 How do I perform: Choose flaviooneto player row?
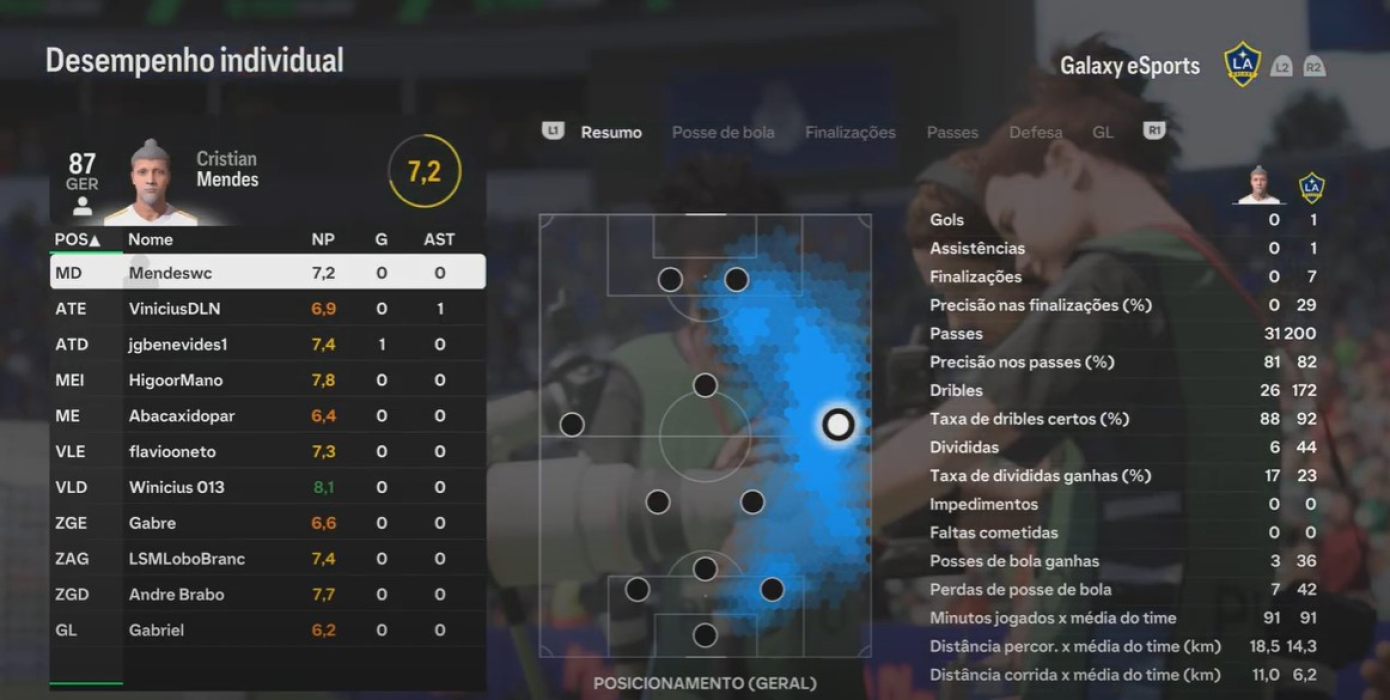click(267, 452)
